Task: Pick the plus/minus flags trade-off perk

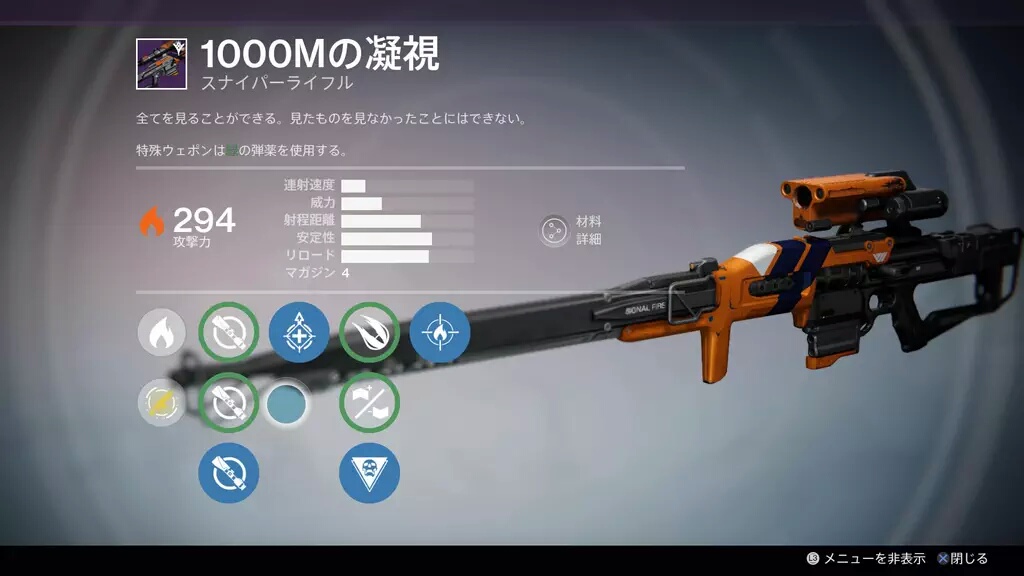Action: tap(369, 402)
